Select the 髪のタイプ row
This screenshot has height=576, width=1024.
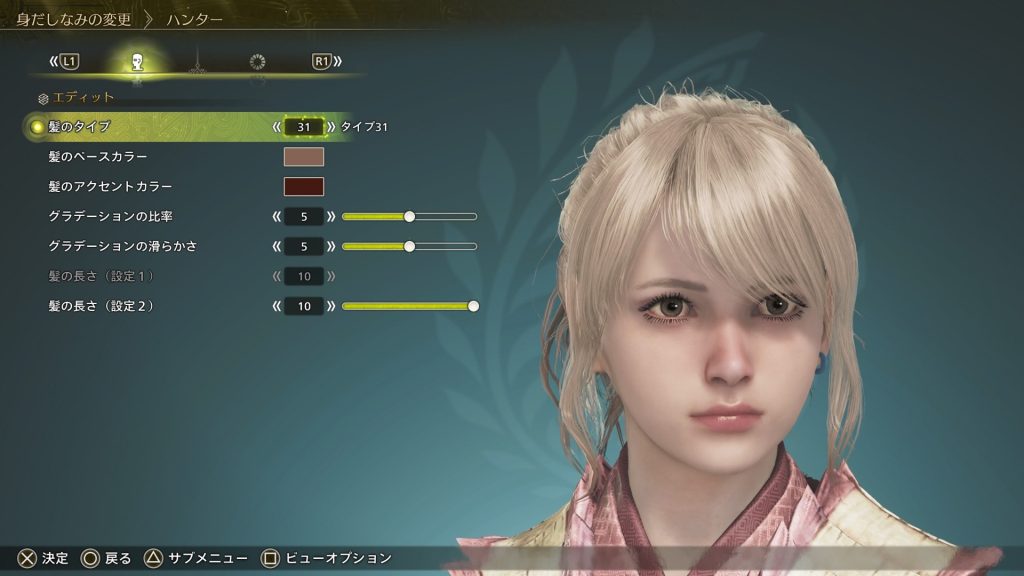80,127
